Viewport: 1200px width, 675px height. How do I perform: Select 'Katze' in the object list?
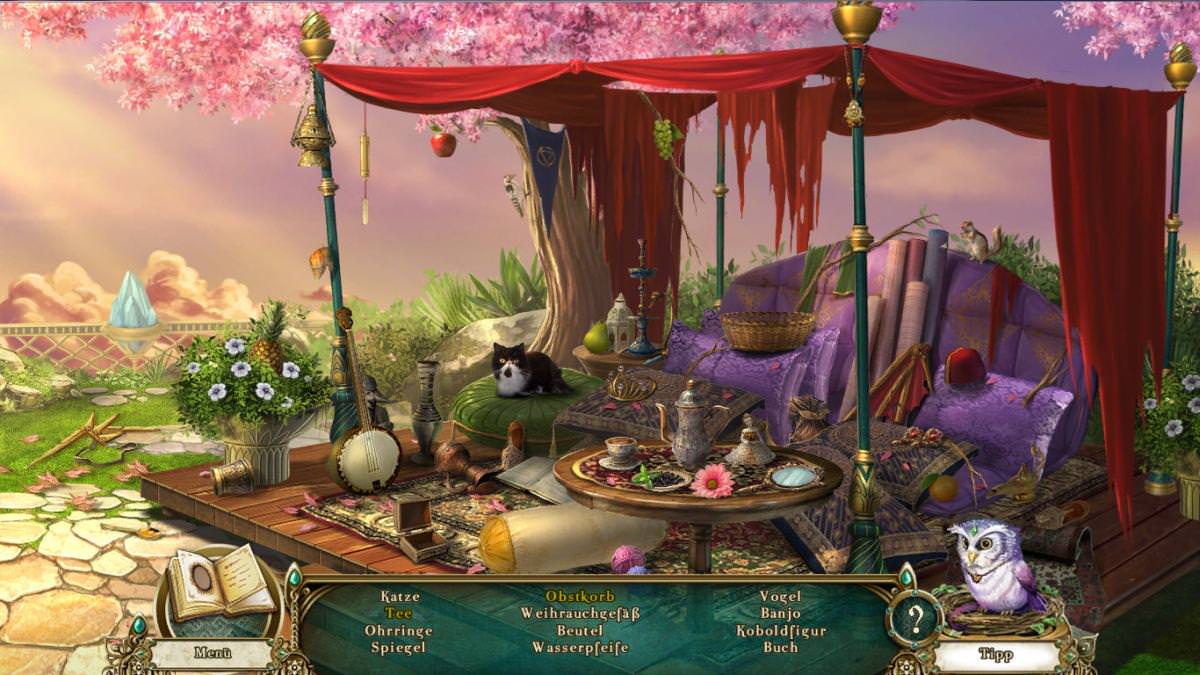pos(400,597)
